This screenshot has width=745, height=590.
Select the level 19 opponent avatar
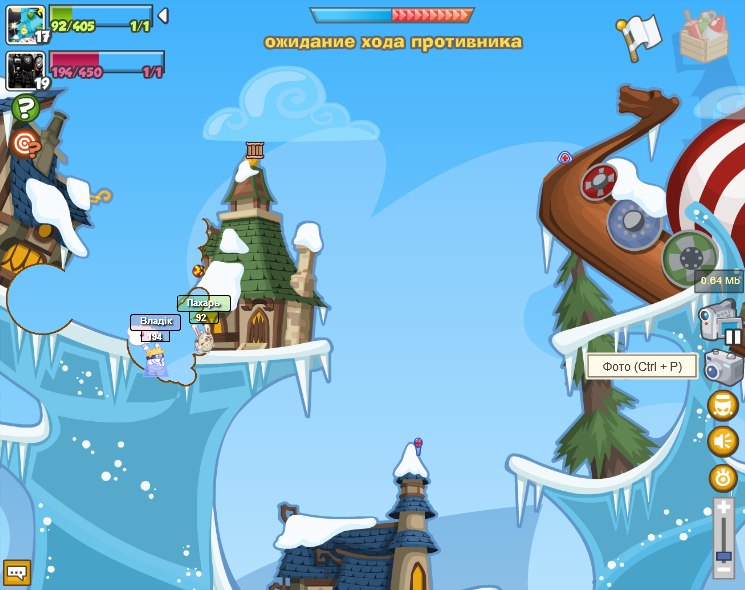[x=26, y=70]
